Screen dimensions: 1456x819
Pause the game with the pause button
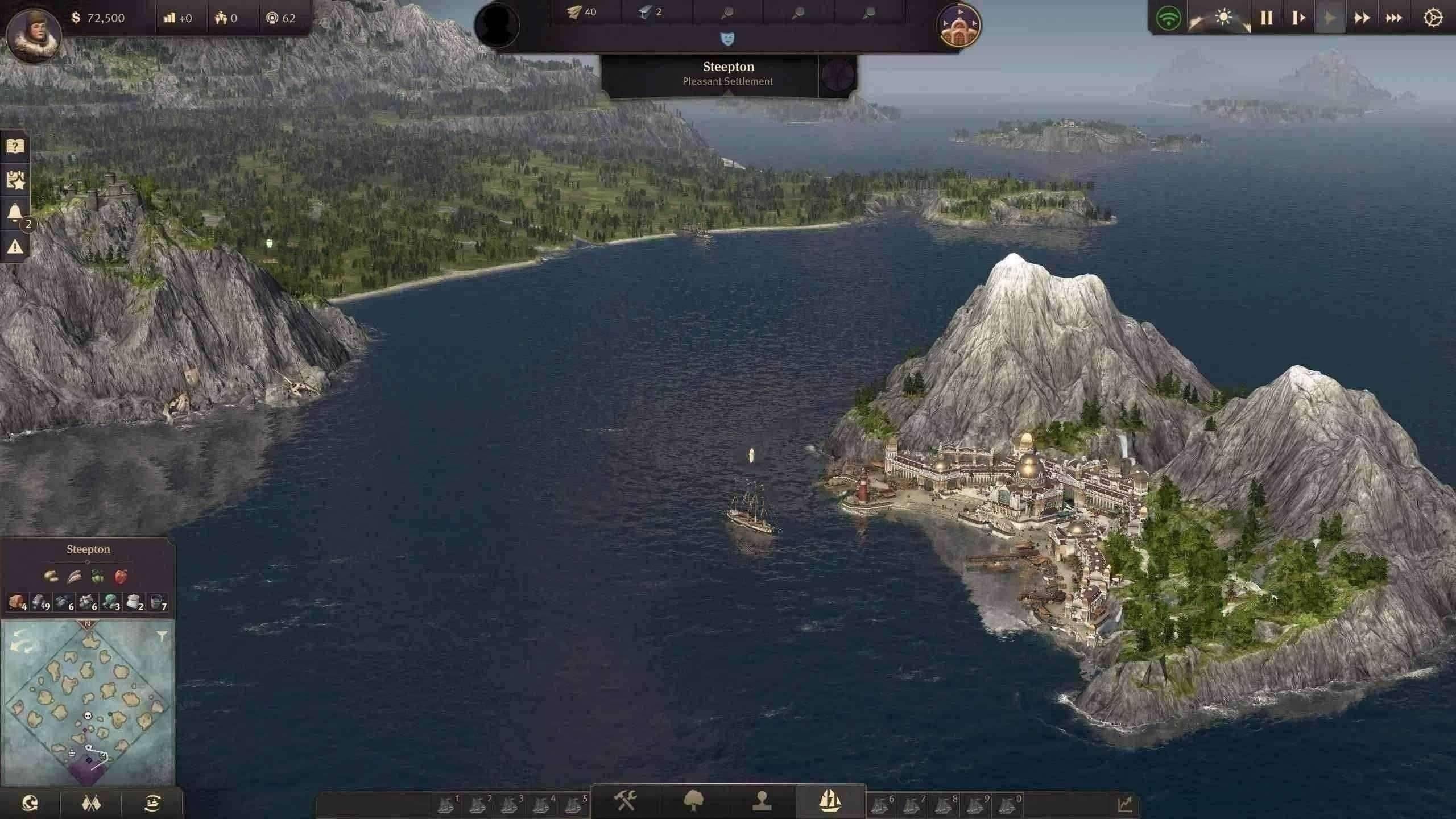1266,18
